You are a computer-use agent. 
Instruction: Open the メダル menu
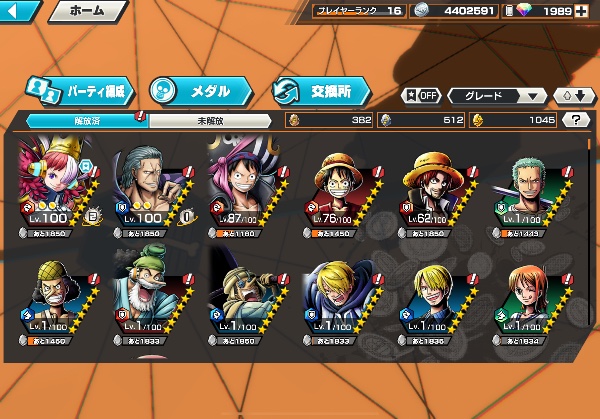[x=196, y=90]
